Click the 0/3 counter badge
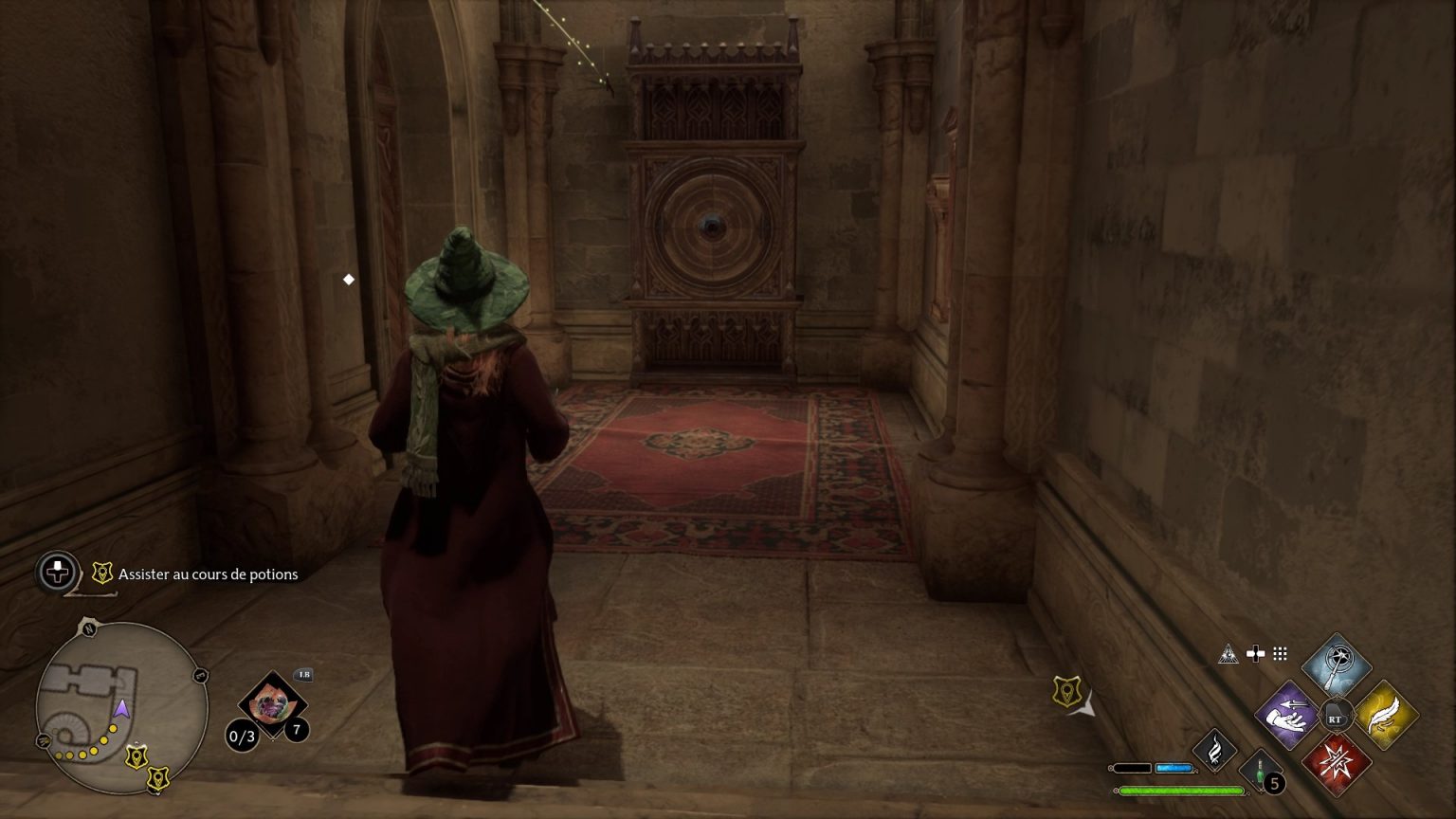Viewport: 1456px width, 819px height. 243,736
